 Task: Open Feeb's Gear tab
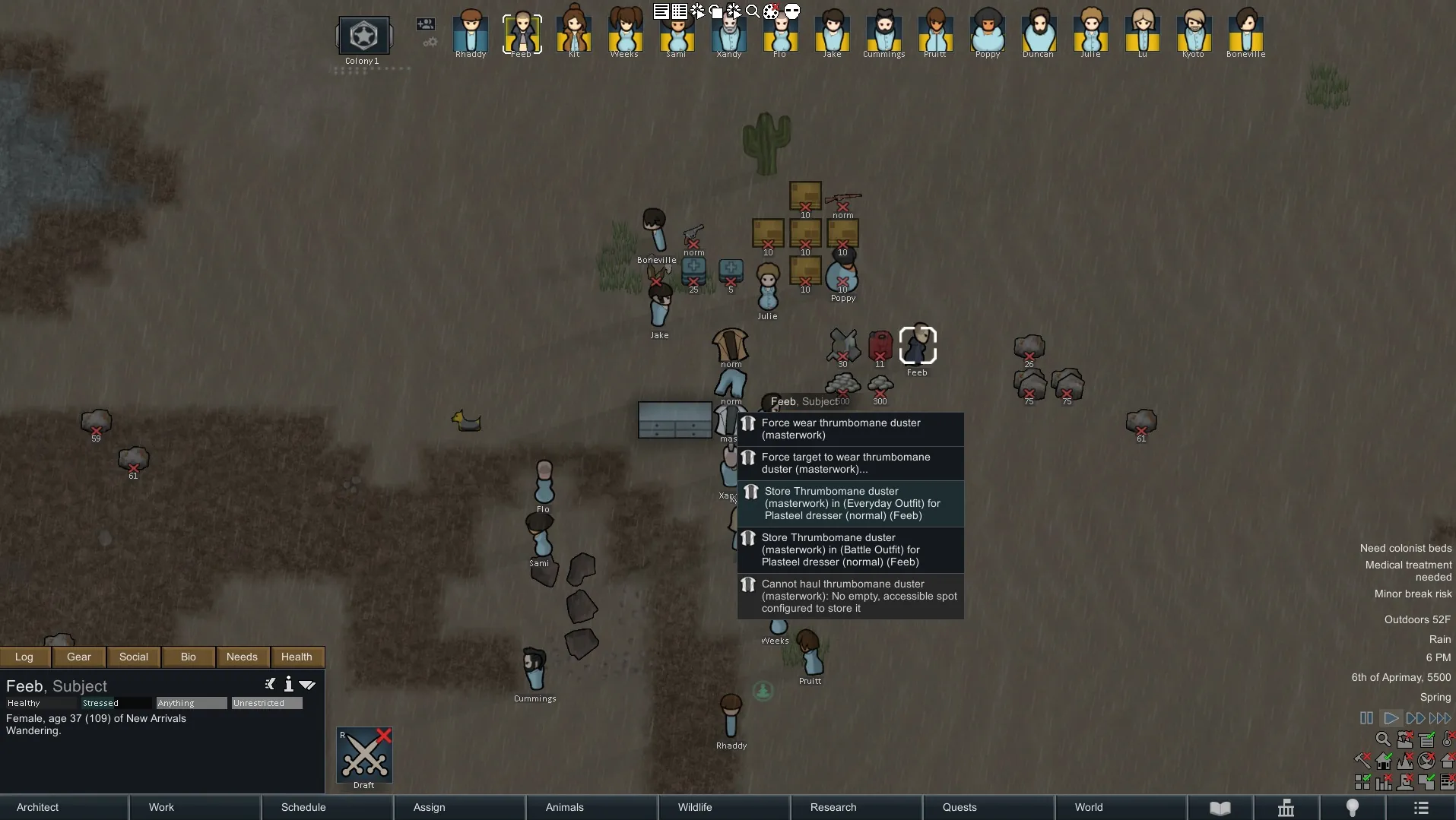pyautogui.click(x=79, y=657)
